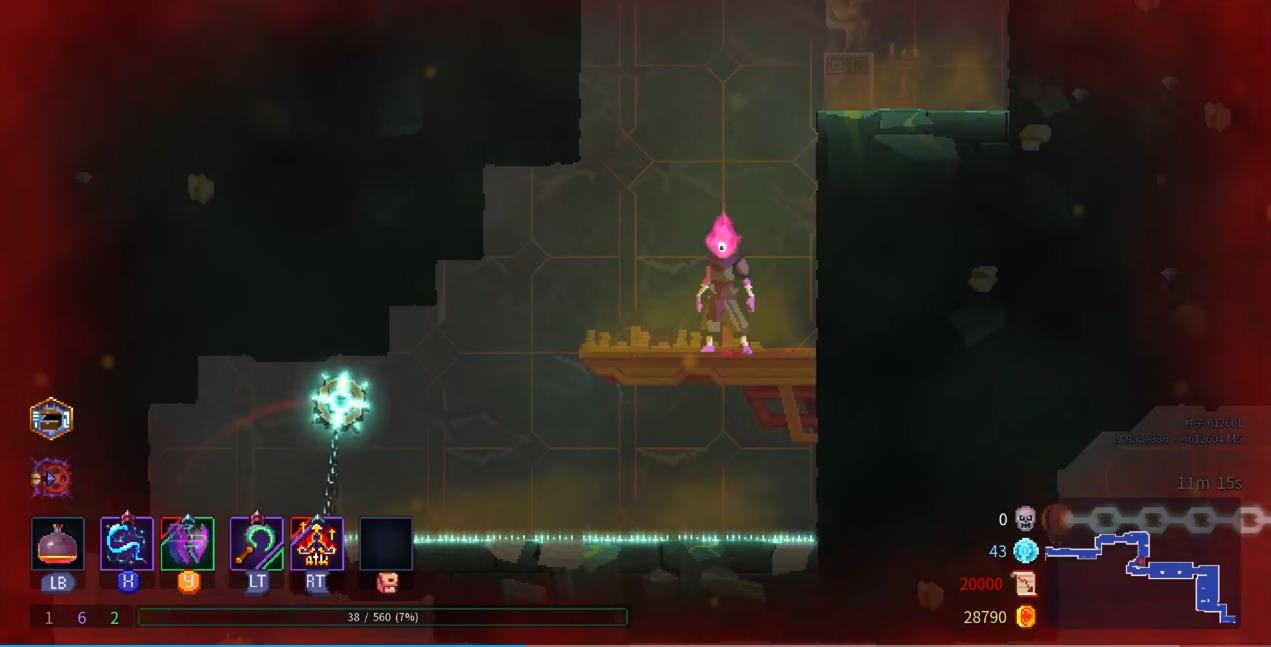This screenshot has width=1271, height=647.
Task: Click the scroll with red arrow icon
Action: (x=1026, y=584)
